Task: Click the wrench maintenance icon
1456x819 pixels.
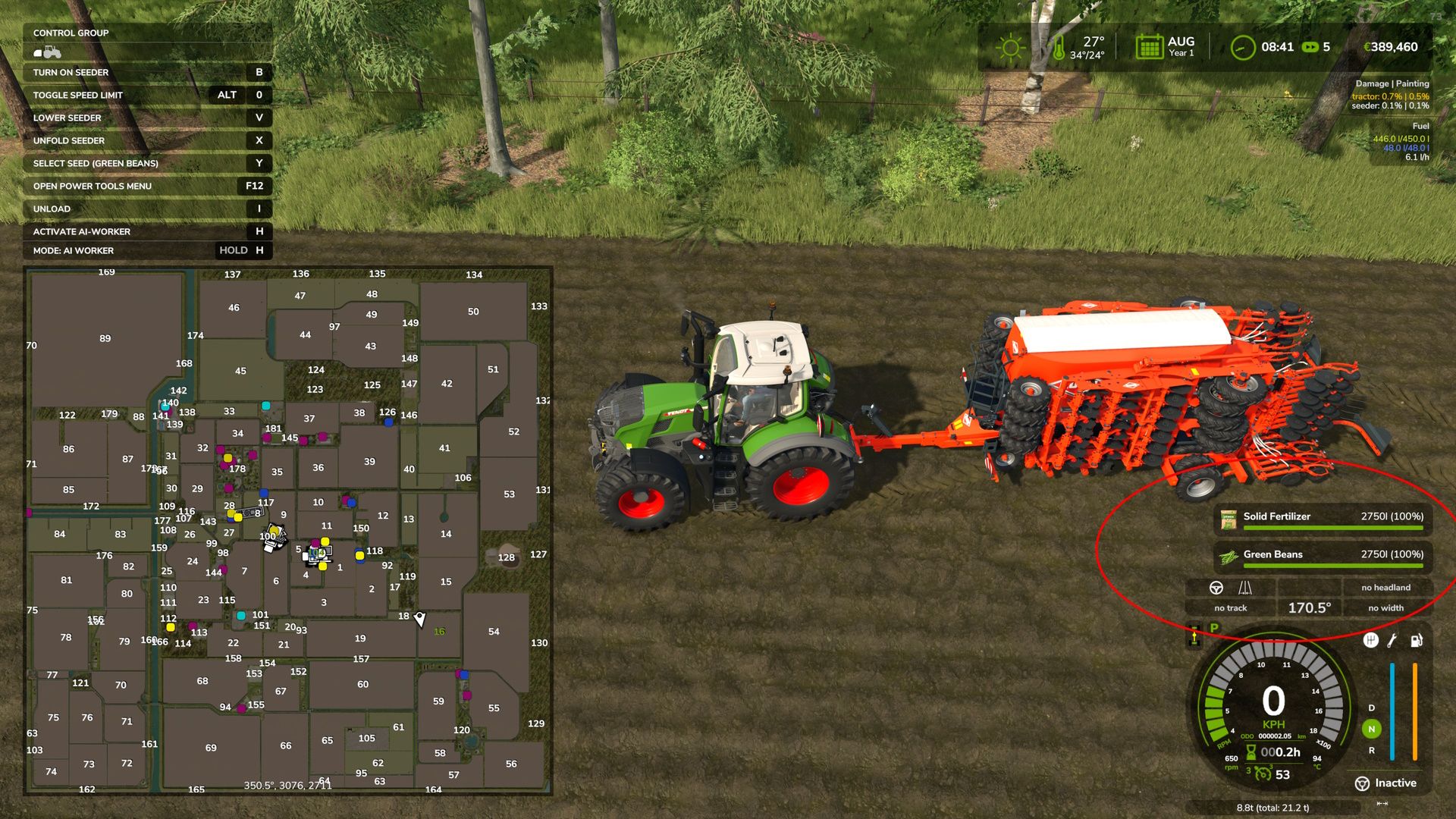Action: [x=1391, y=641]
